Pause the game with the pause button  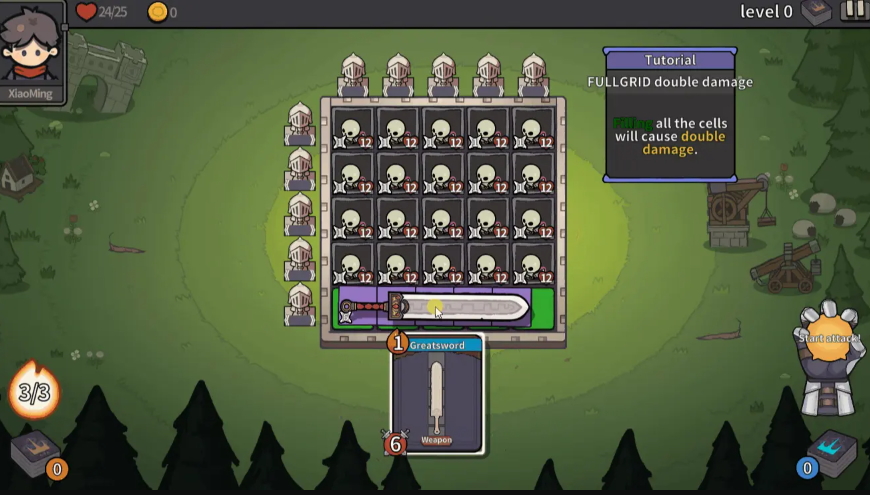[853, 11]
